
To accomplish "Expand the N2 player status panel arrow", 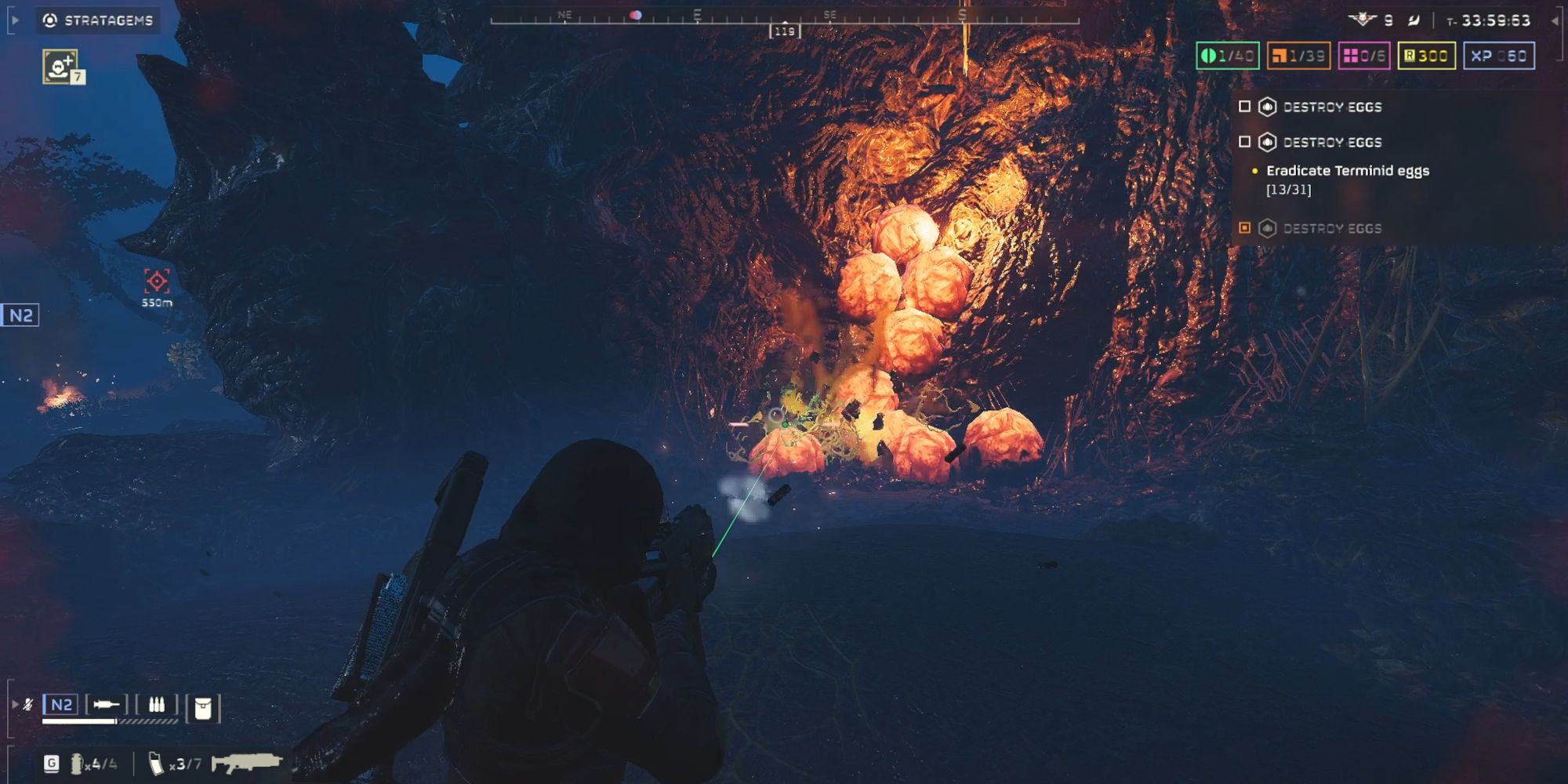I will click(x=15, y=705).
